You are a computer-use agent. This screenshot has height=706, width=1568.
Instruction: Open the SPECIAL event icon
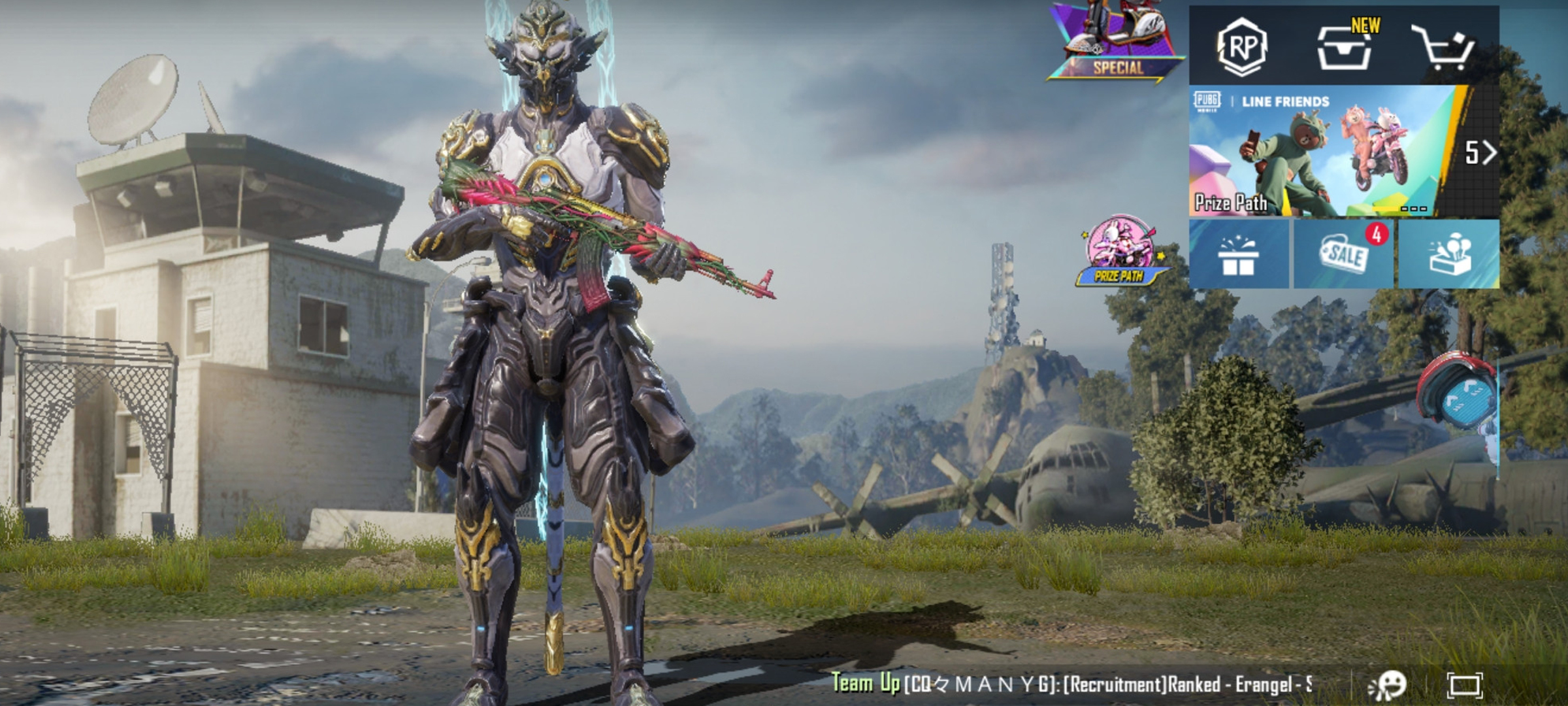tap(1117, 42)
